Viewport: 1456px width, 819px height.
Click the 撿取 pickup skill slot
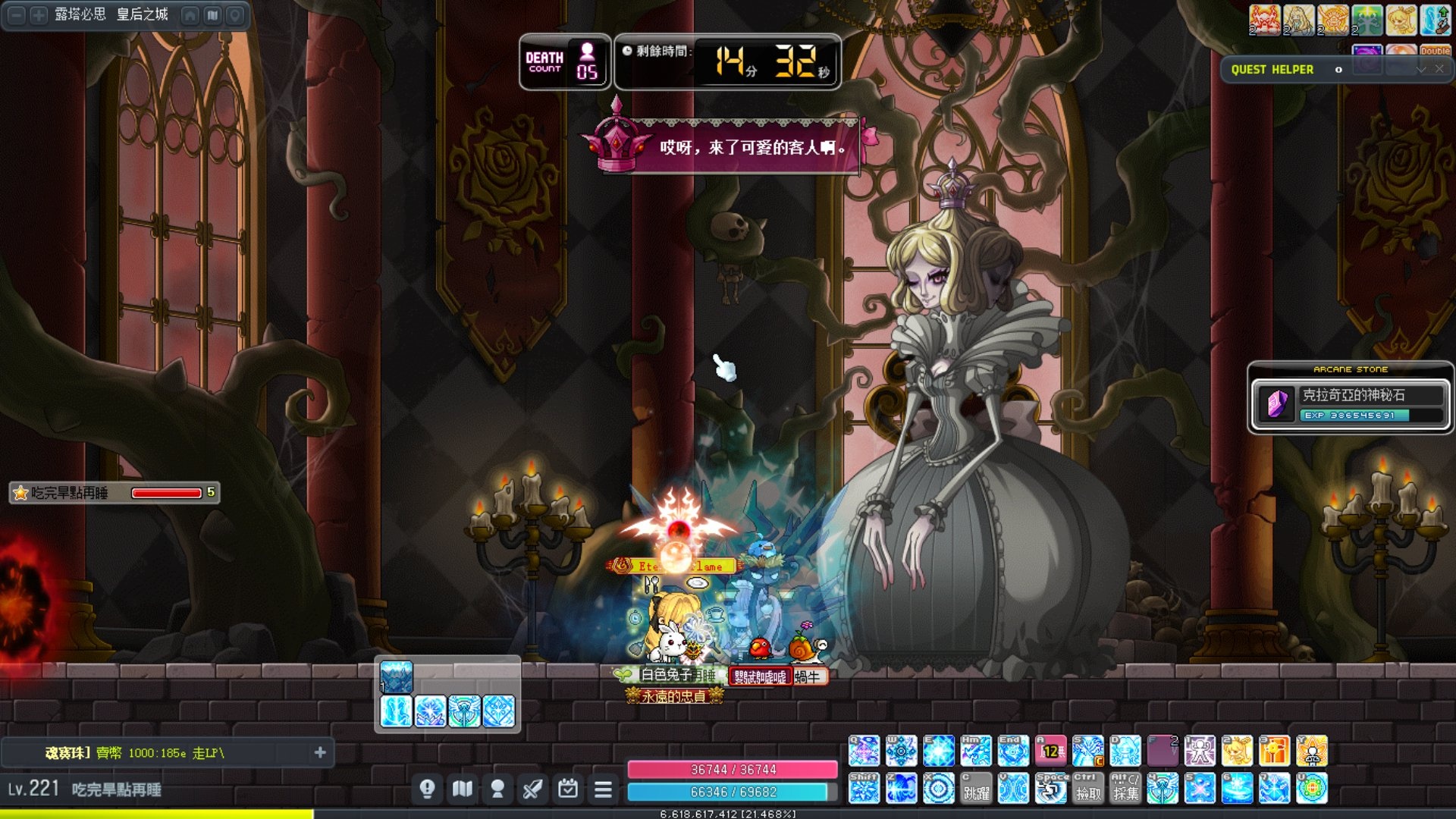coord(1087,789)
